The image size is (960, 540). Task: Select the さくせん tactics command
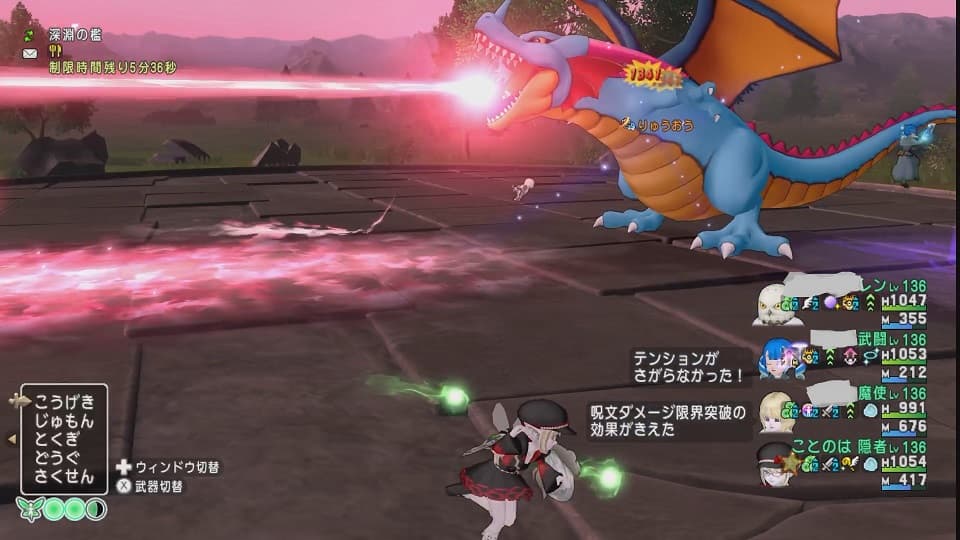pos(64,476)
